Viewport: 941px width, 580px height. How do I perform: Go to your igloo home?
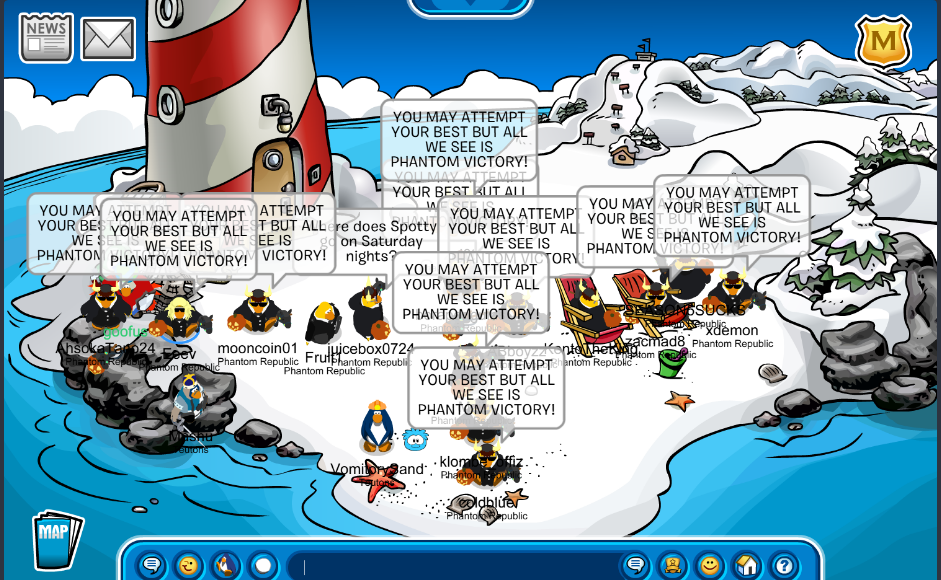[x=747, y=566]
